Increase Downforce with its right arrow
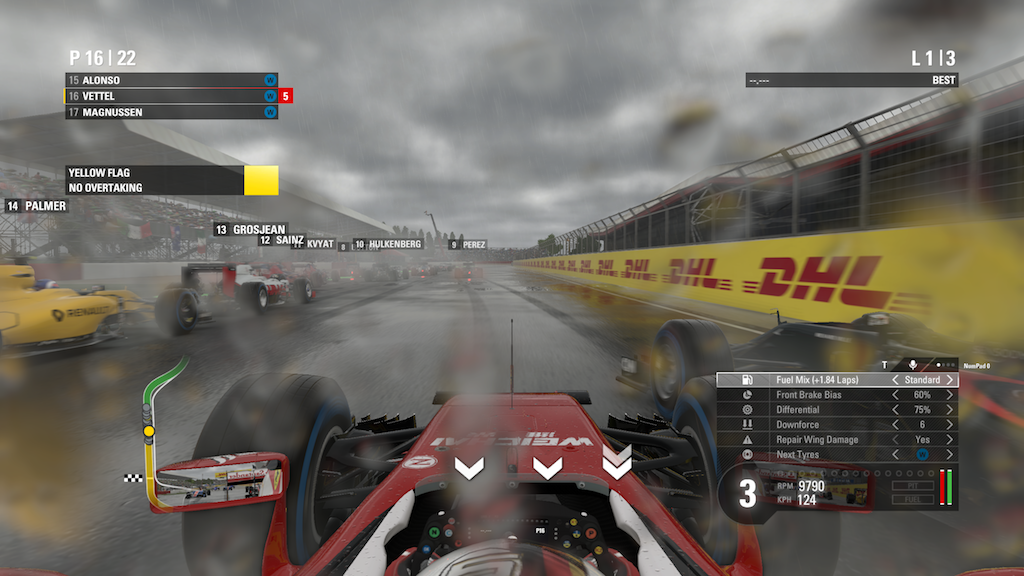 [x=949, y=425]
